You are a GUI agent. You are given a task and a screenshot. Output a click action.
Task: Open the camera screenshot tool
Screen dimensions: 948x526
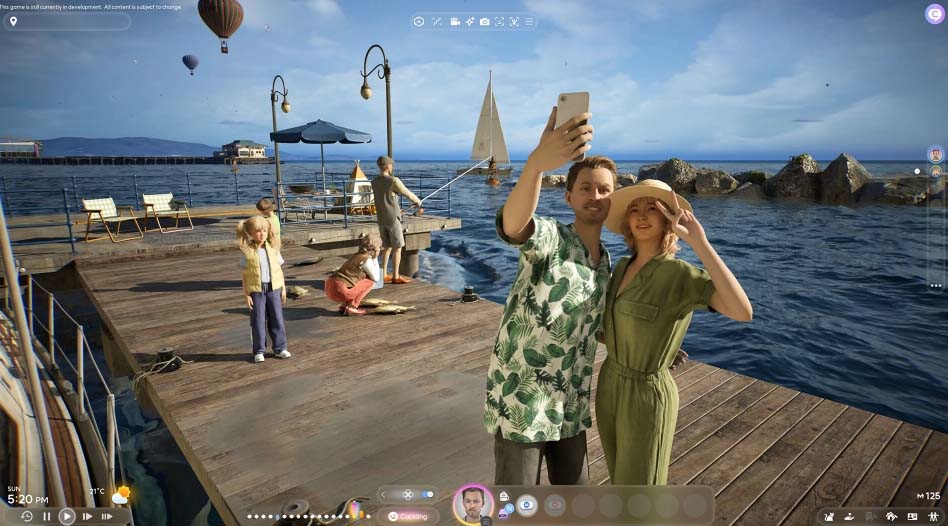485,21
